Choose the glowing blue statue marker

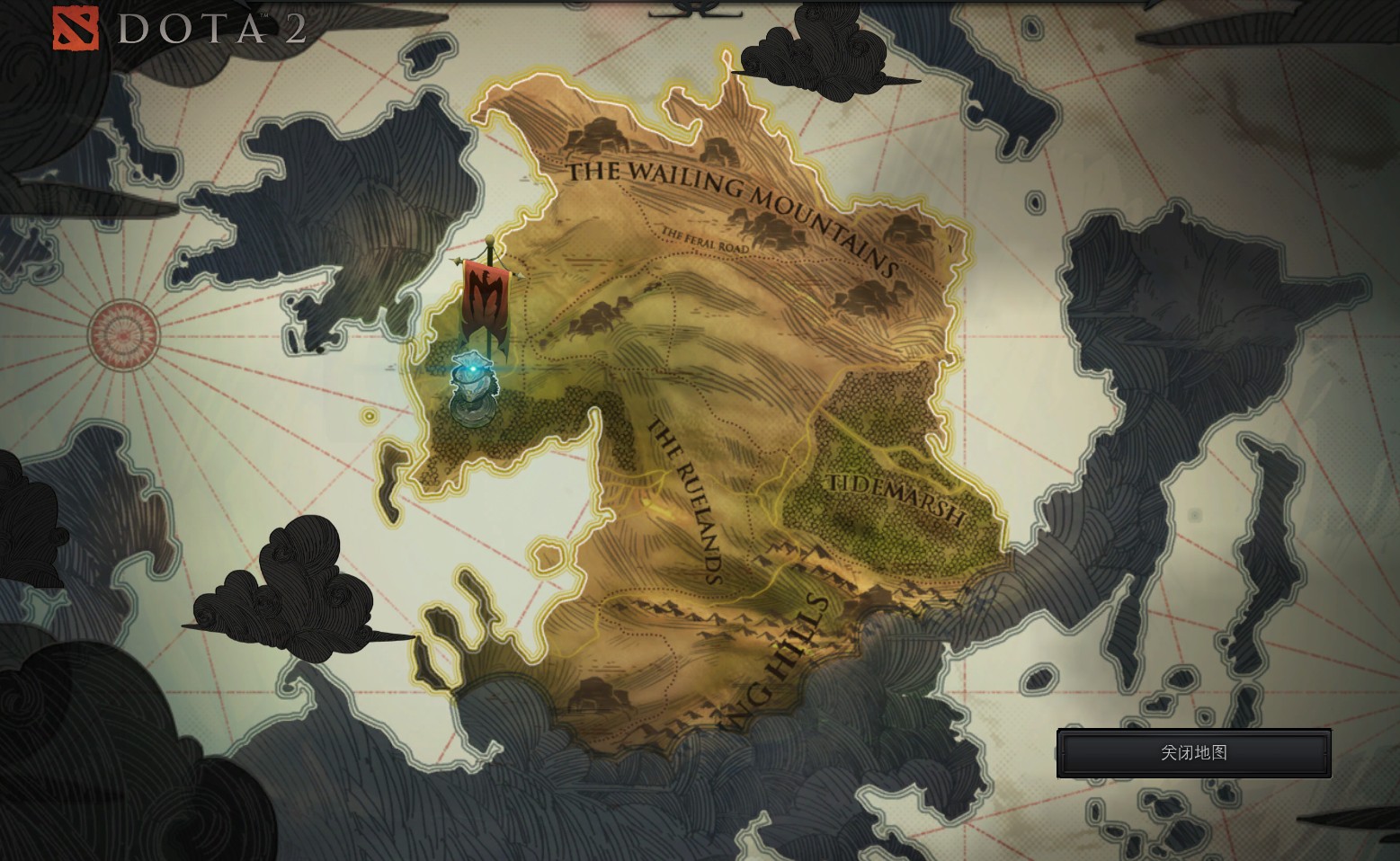(x=470, y=386)
